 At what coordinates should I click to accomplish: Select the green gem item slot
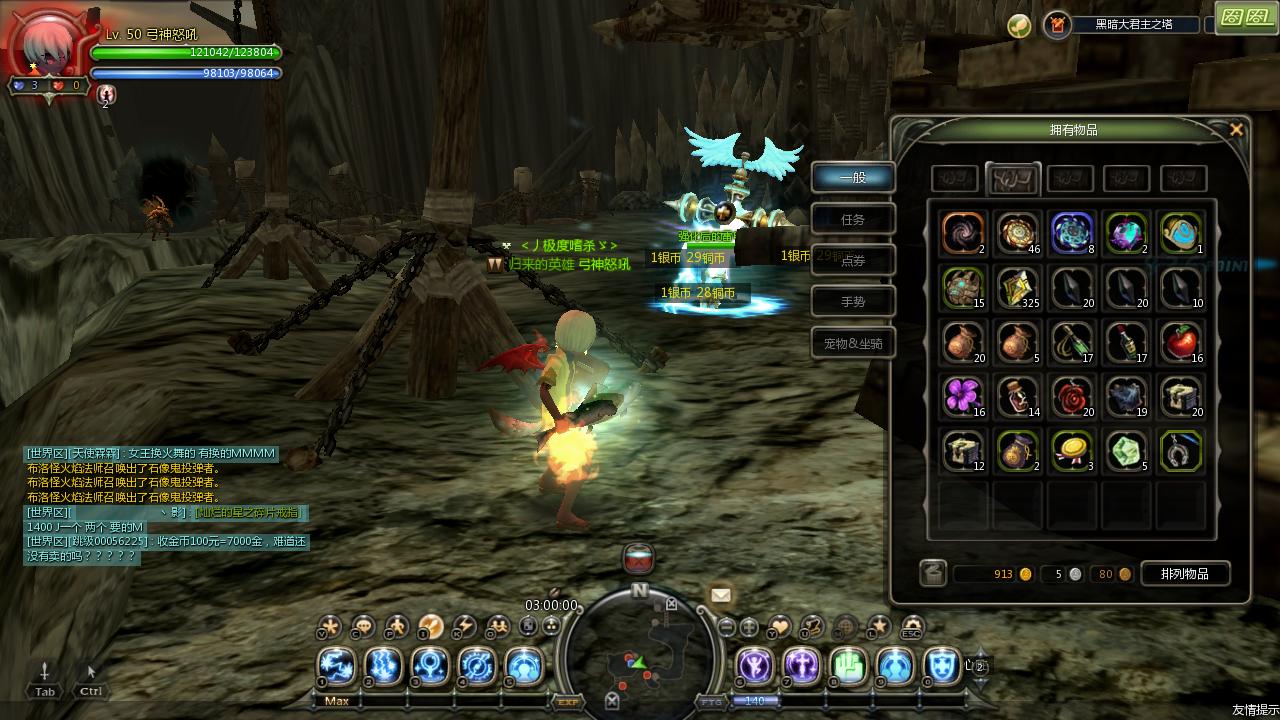[x=1126, y=450]
